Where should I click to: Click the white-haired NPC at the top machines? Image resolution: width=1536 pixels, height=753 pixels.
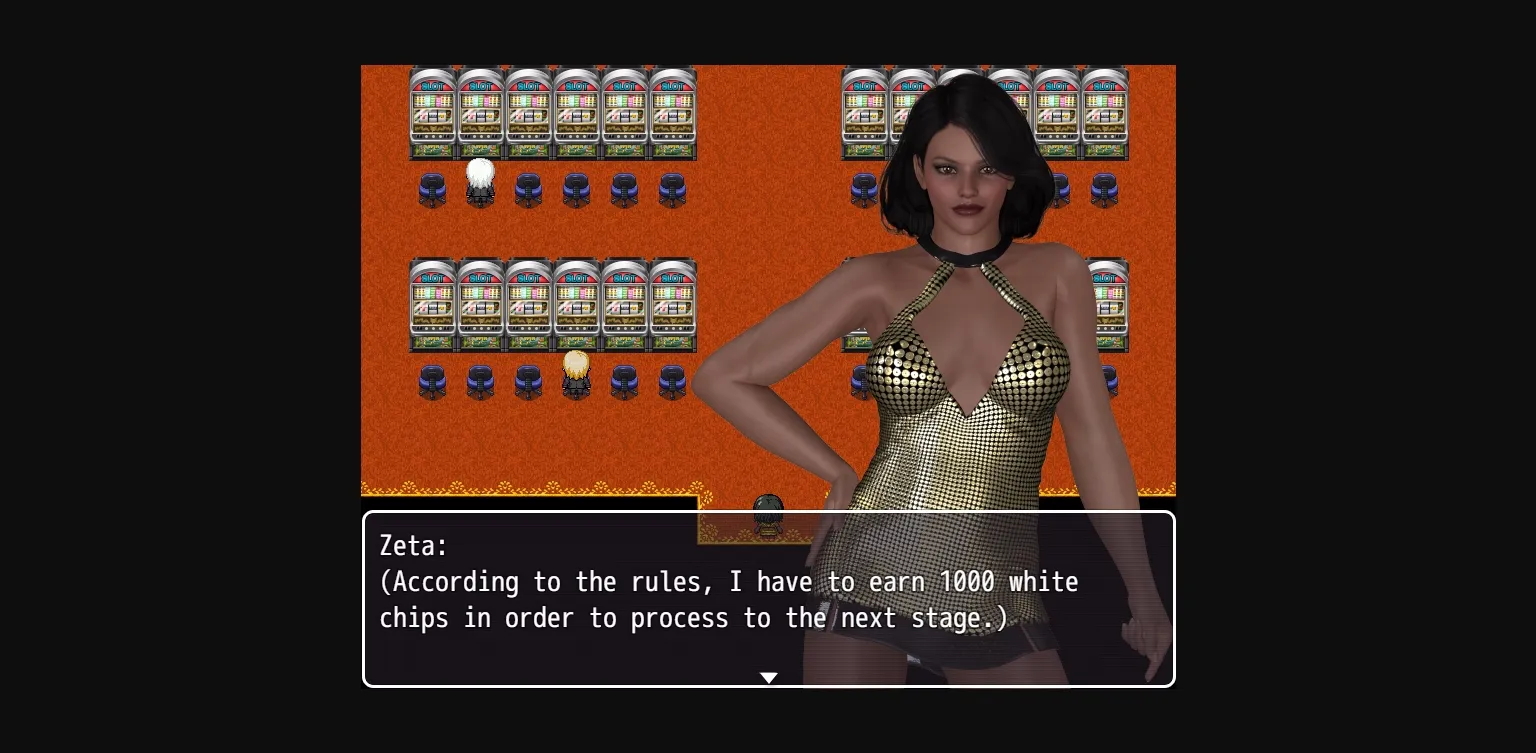point(480,180)
